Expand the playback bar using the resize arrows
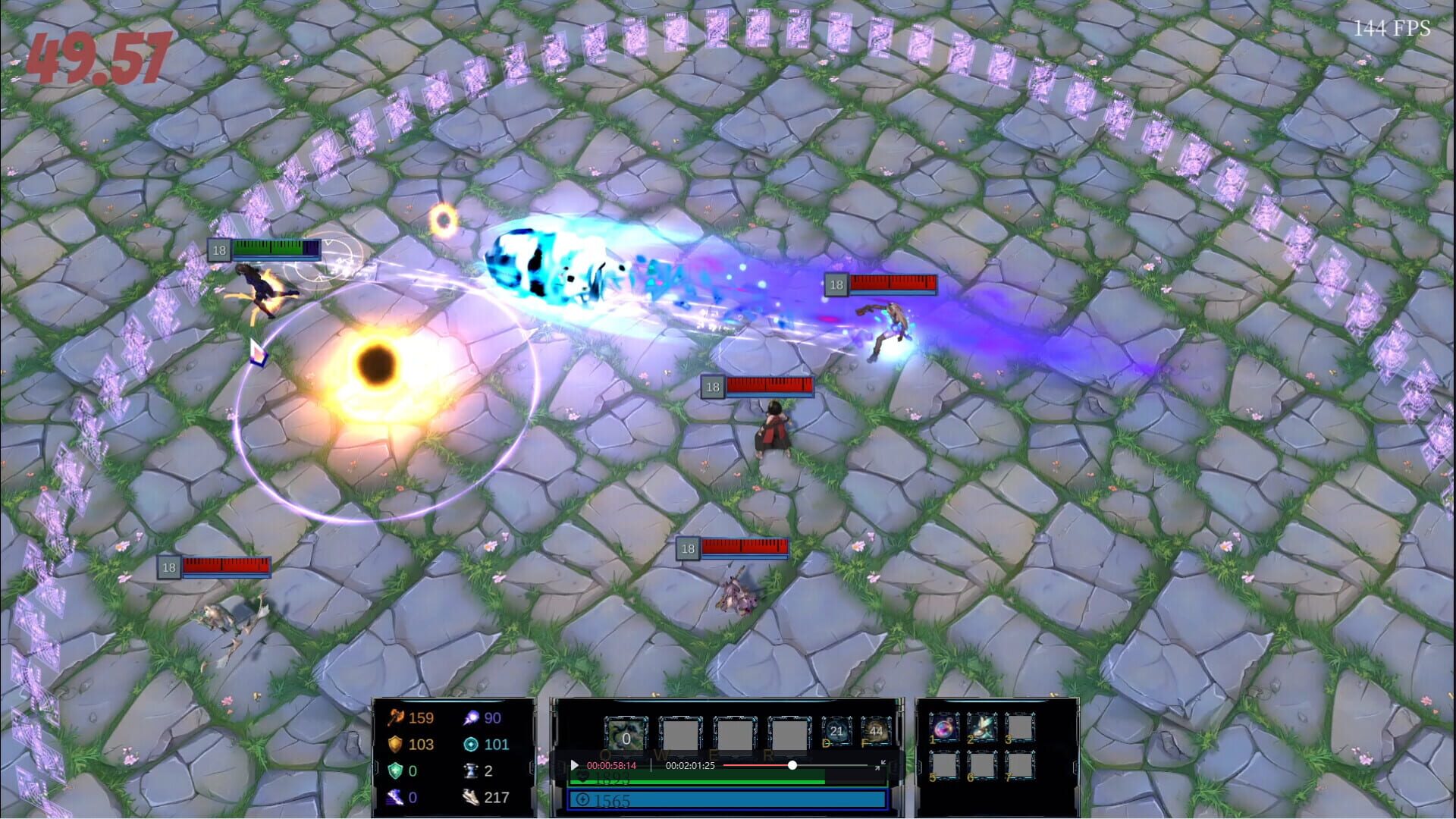Viewport: 1456px width, 819px height. click(881, 764)
